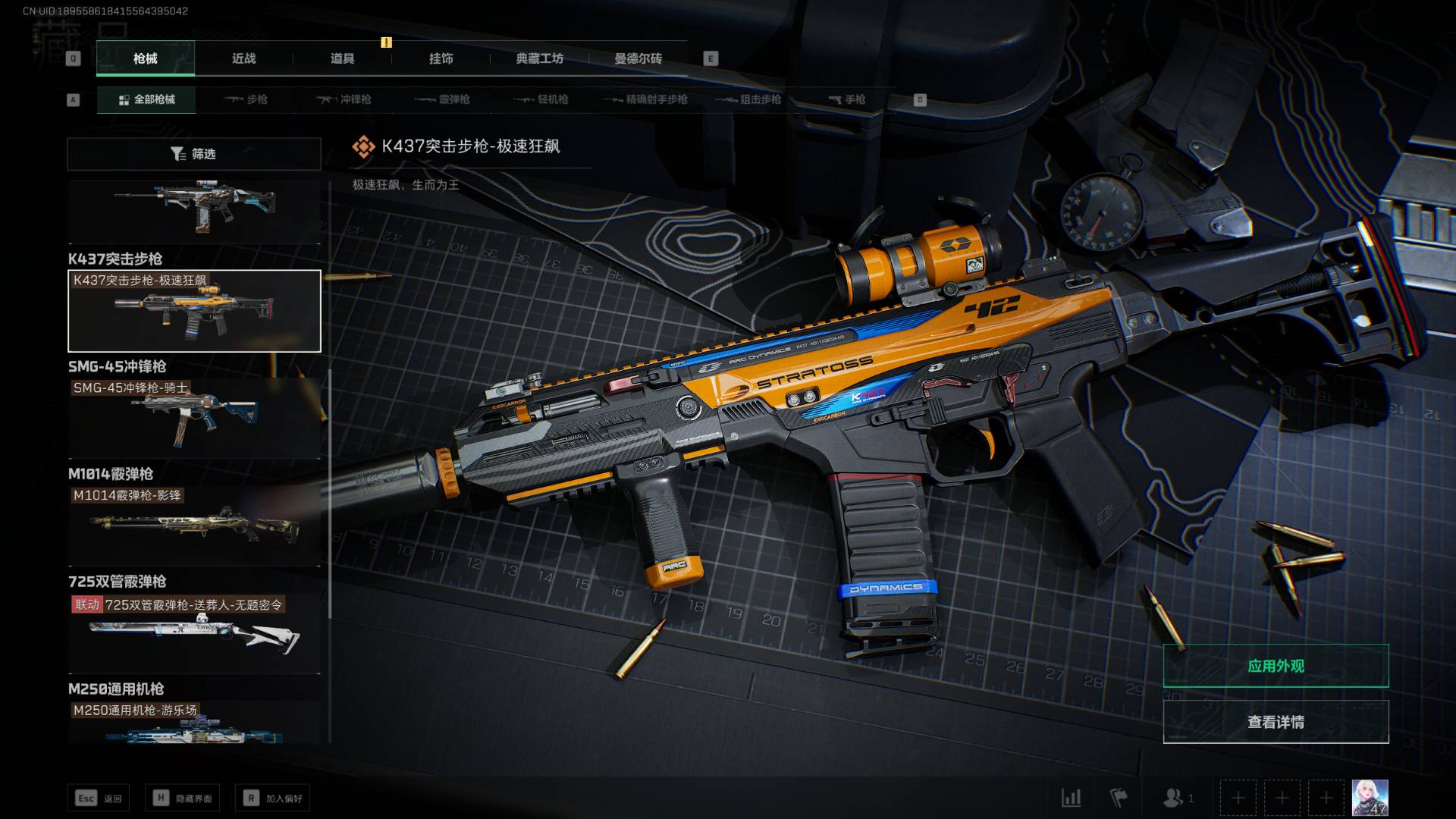Show the 轻机枪 category

[x=541, y=99]
